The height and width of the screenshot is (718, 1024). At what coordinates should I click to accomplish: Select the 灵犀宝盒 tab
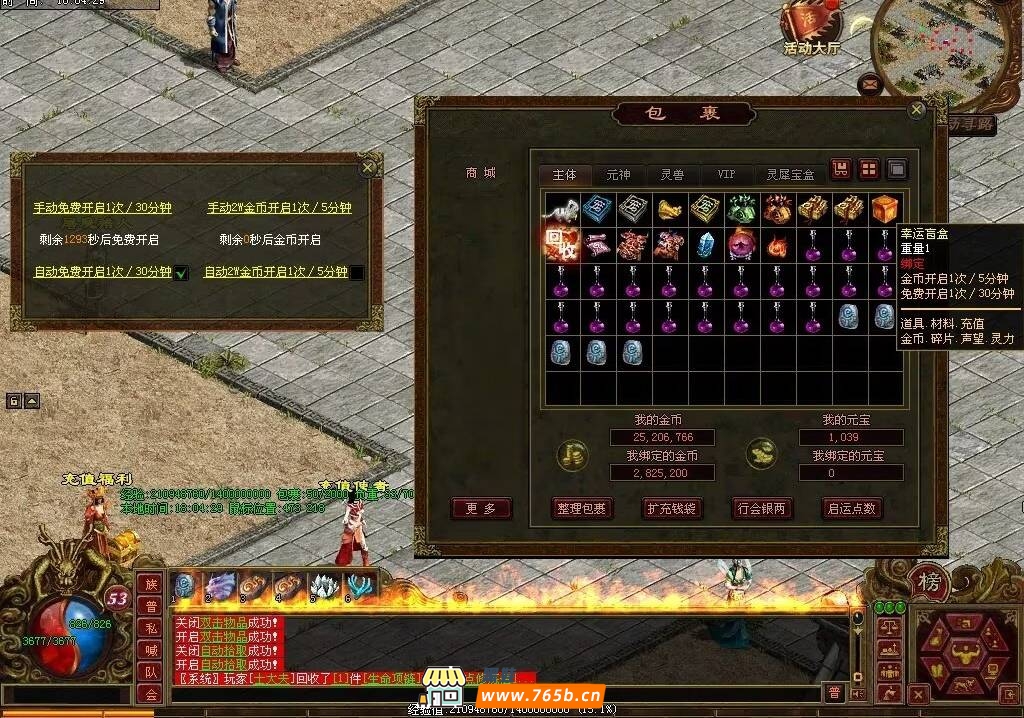(790, 174)
